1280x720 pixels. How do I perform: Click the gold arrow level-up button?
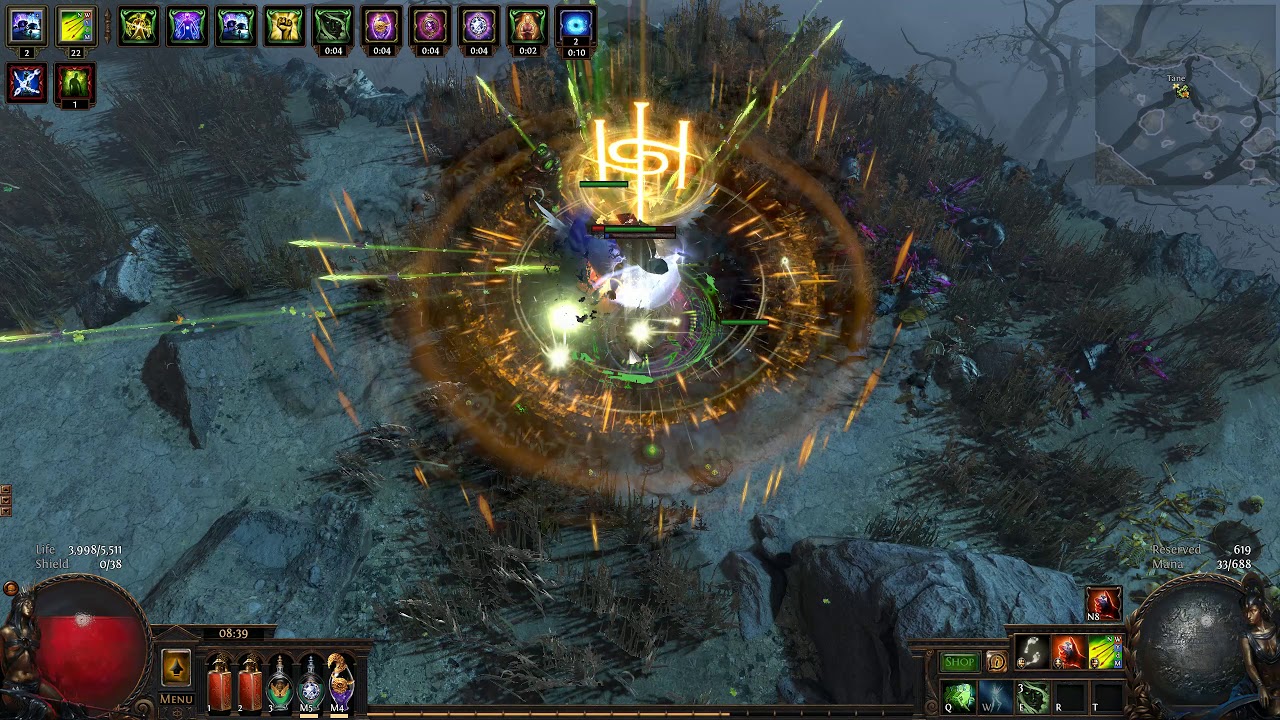pos(176,668)
